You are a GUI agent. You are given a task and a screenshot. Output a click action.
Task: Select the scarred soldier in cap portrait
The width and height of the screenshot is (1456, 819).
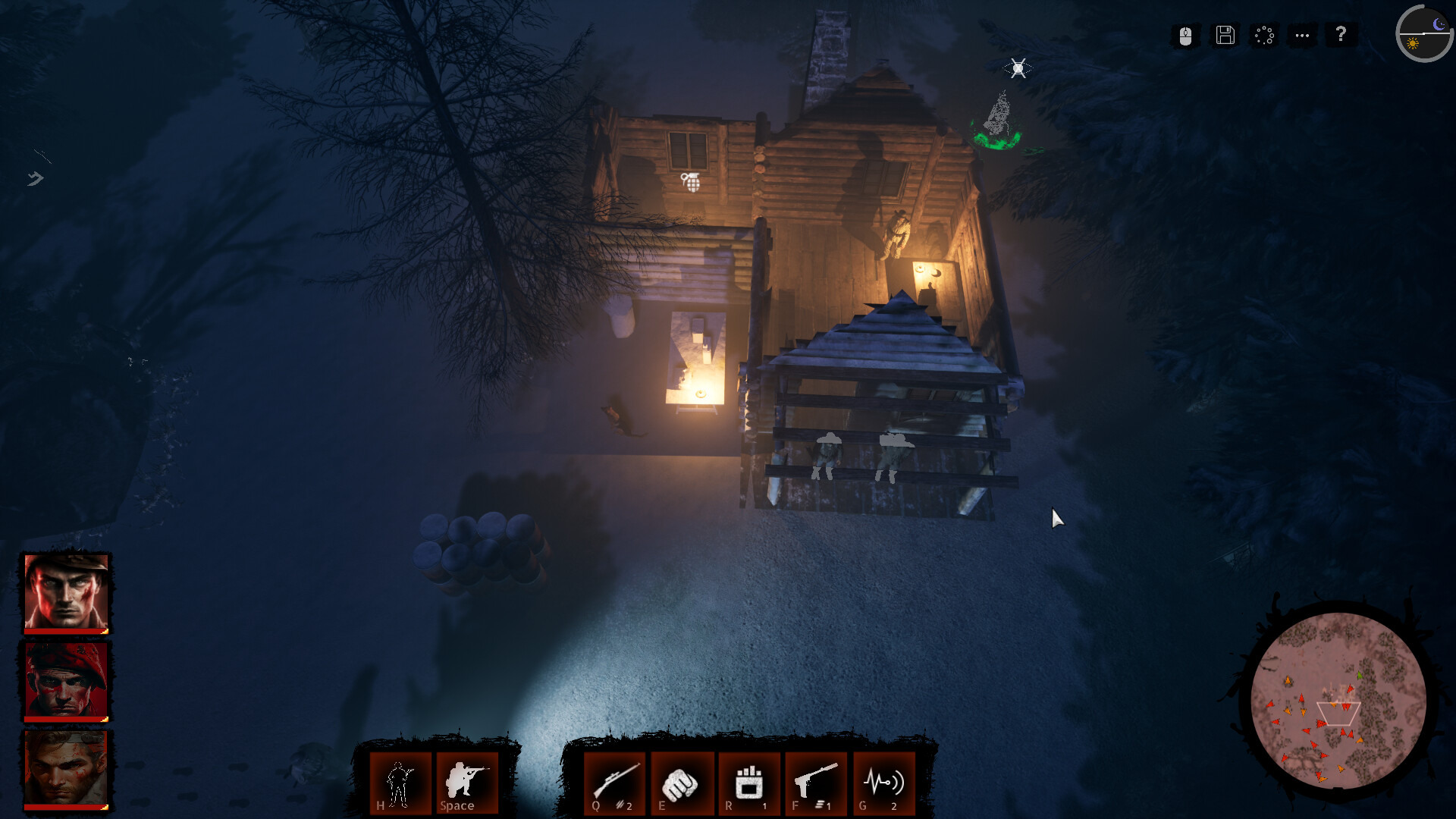[x=67, y=592]
